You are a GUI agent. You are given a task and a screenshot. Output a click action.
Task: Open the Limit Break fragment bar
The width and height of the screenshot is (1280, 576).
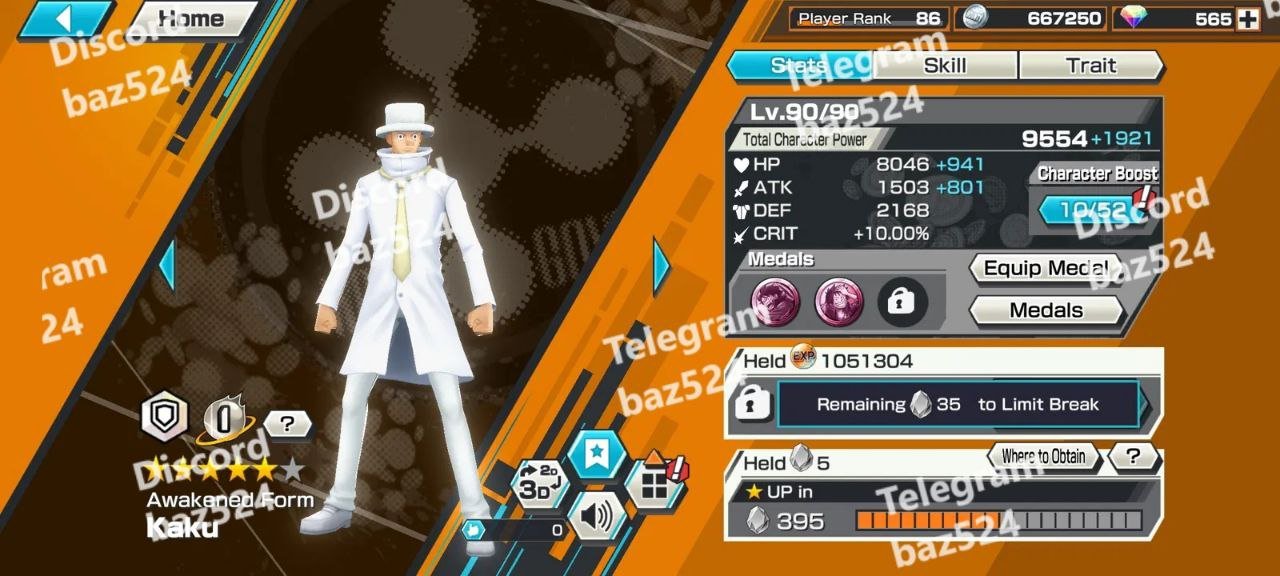tap(958, 405)
